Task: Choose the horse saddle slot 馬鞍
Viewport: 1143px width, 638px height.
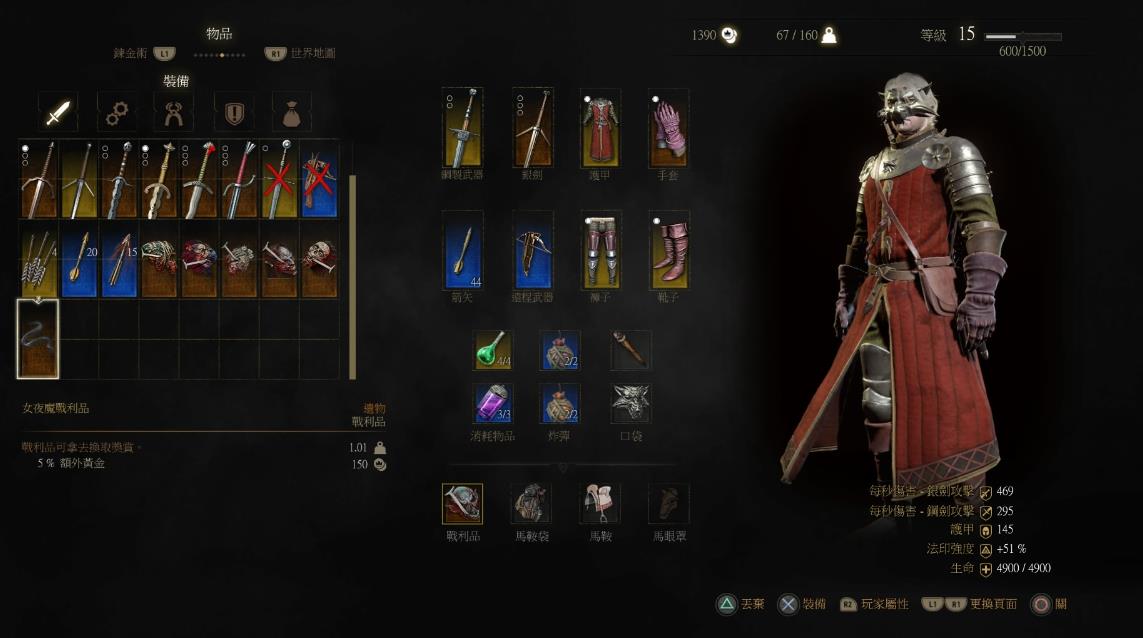Action: tap(600, 504)
